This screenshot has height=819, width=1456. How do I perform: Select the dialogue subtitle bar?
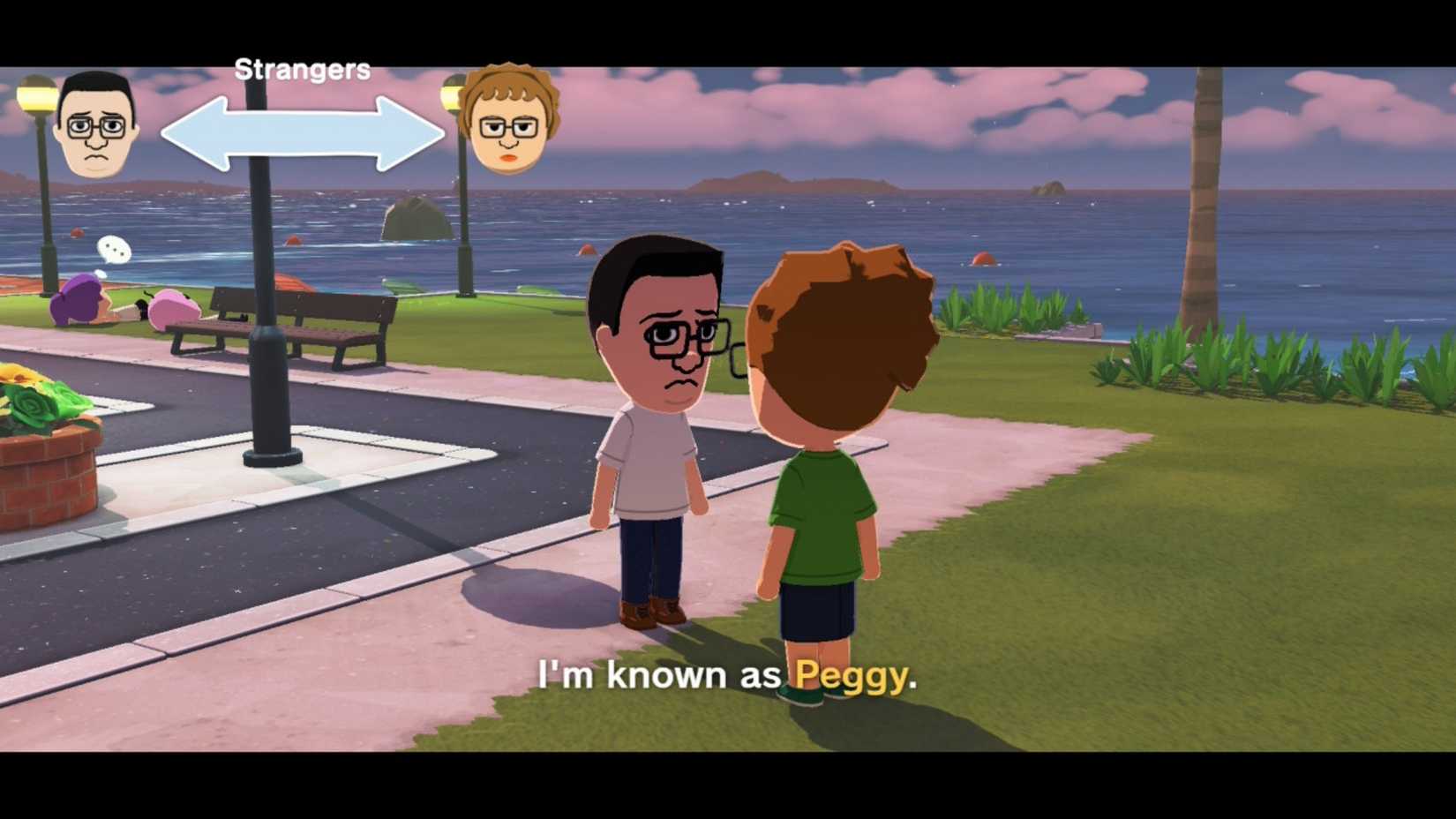[x=728, y=675]
